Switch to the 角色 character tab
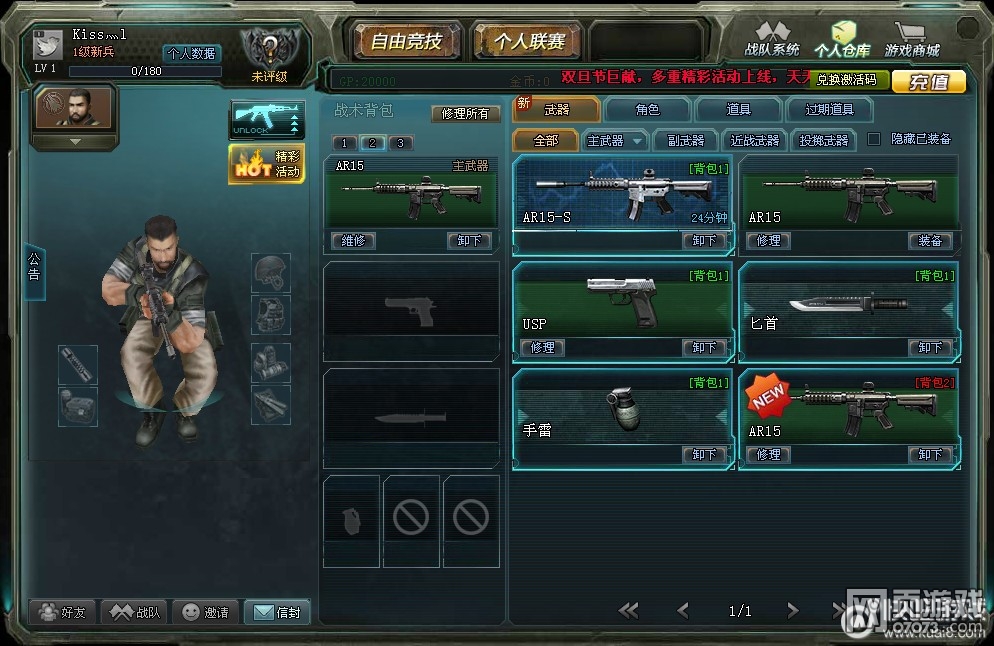 [647, 110]
